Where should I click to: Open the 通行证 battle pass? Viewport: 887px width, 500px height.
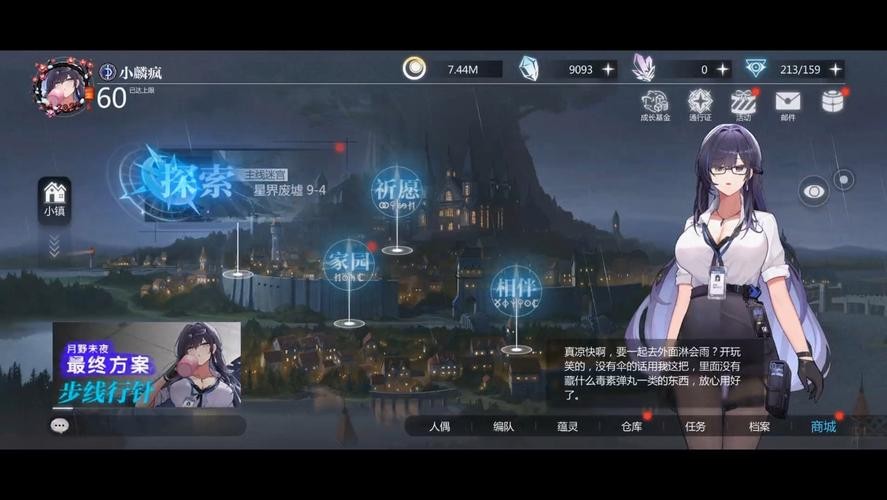(700, 103)
